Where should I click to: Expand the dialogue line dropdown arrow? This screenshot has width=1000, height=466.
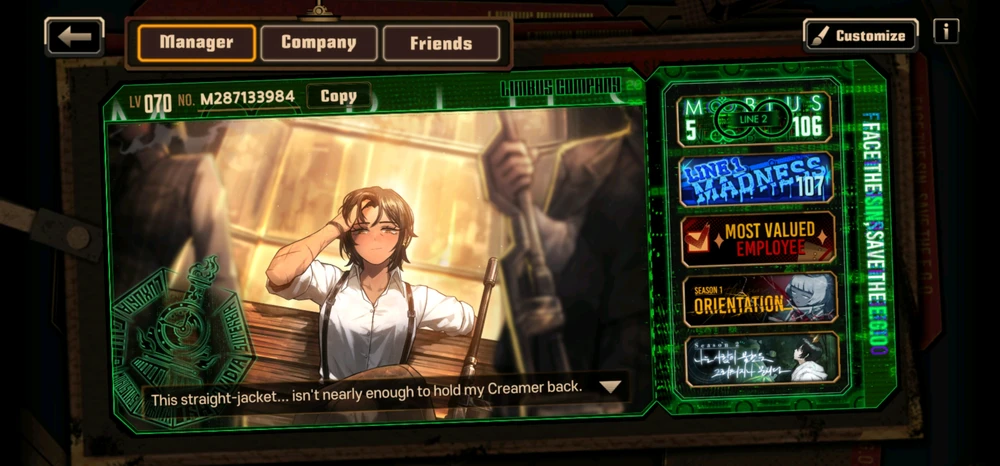click(x=609, y=386)
